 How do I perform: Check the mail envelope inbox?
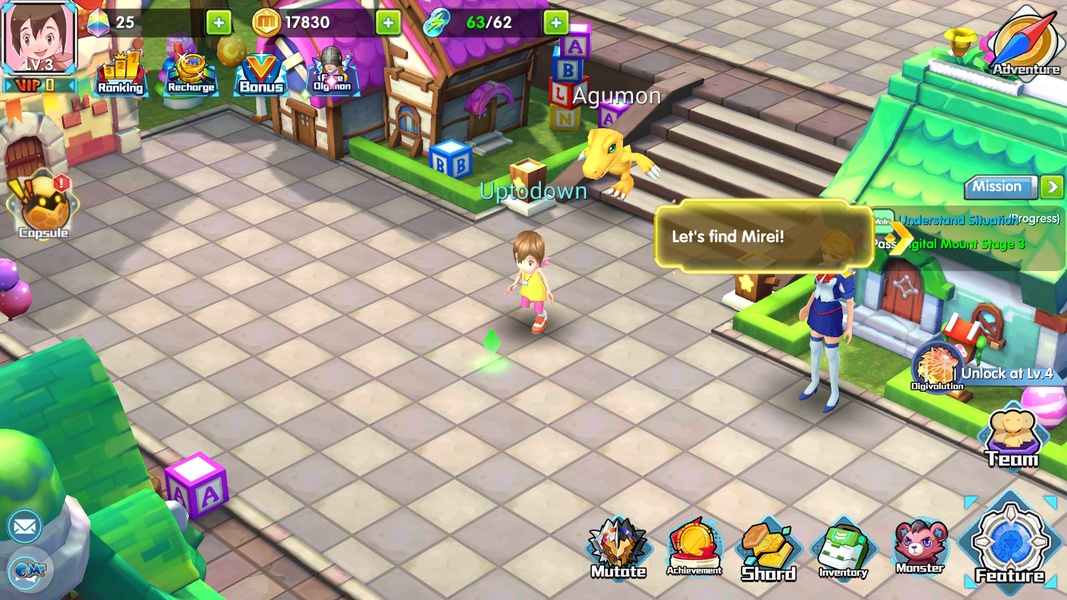(x=24, y=525)
